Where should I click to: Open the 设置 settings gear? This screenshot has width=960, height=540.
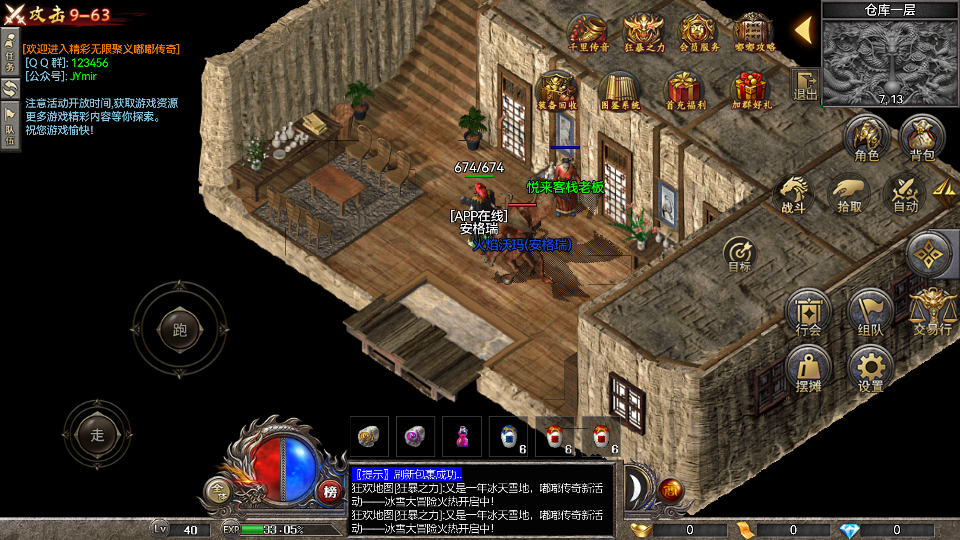tap(870, 370)
